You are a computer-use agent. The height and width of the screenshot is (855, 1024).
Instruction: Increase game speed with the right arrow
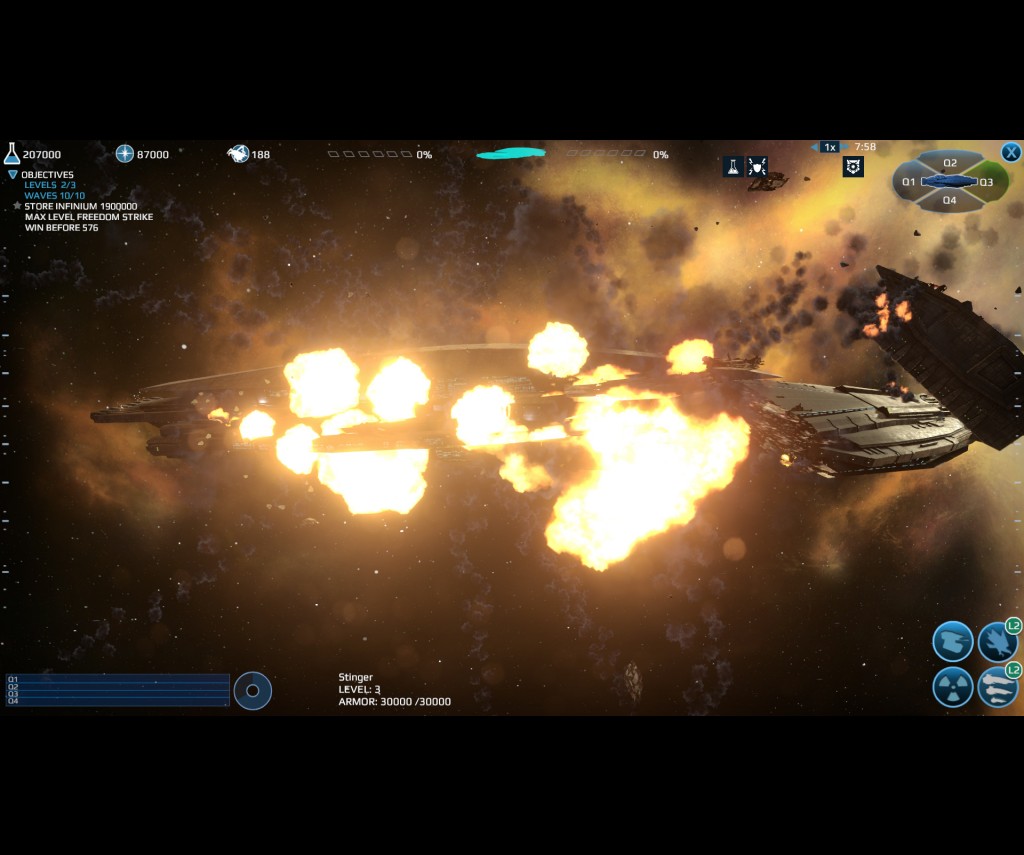click(844, 147)
